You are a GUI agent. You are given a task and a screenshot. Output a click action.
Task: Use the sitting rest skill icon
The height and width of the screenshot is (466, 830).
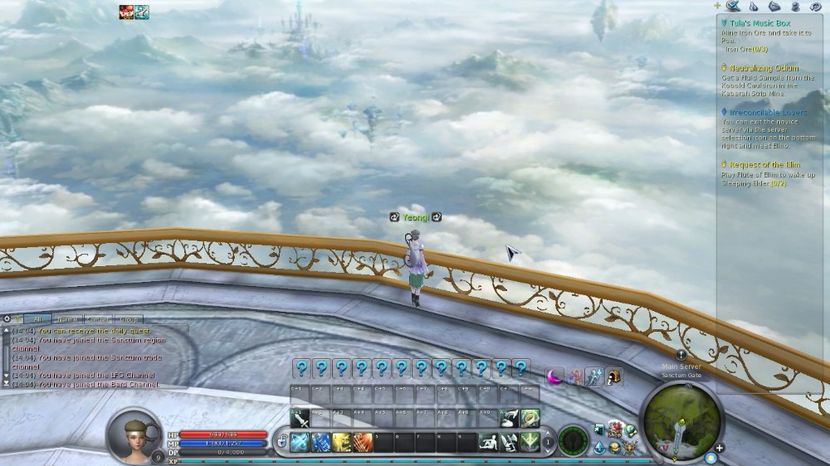[x=490, y=441]
